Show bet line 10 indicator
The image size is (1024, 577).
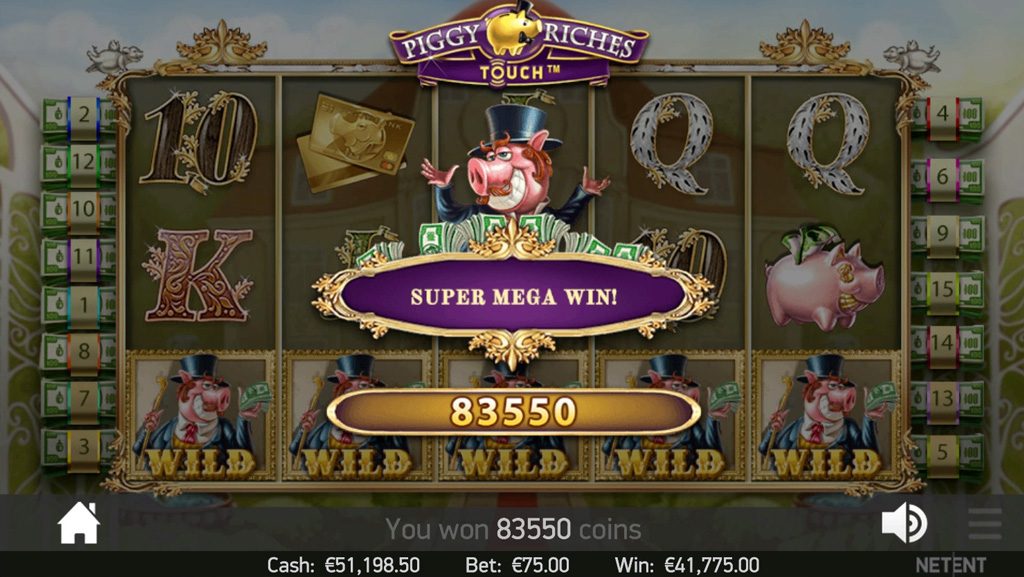click(x=82, y=209)
